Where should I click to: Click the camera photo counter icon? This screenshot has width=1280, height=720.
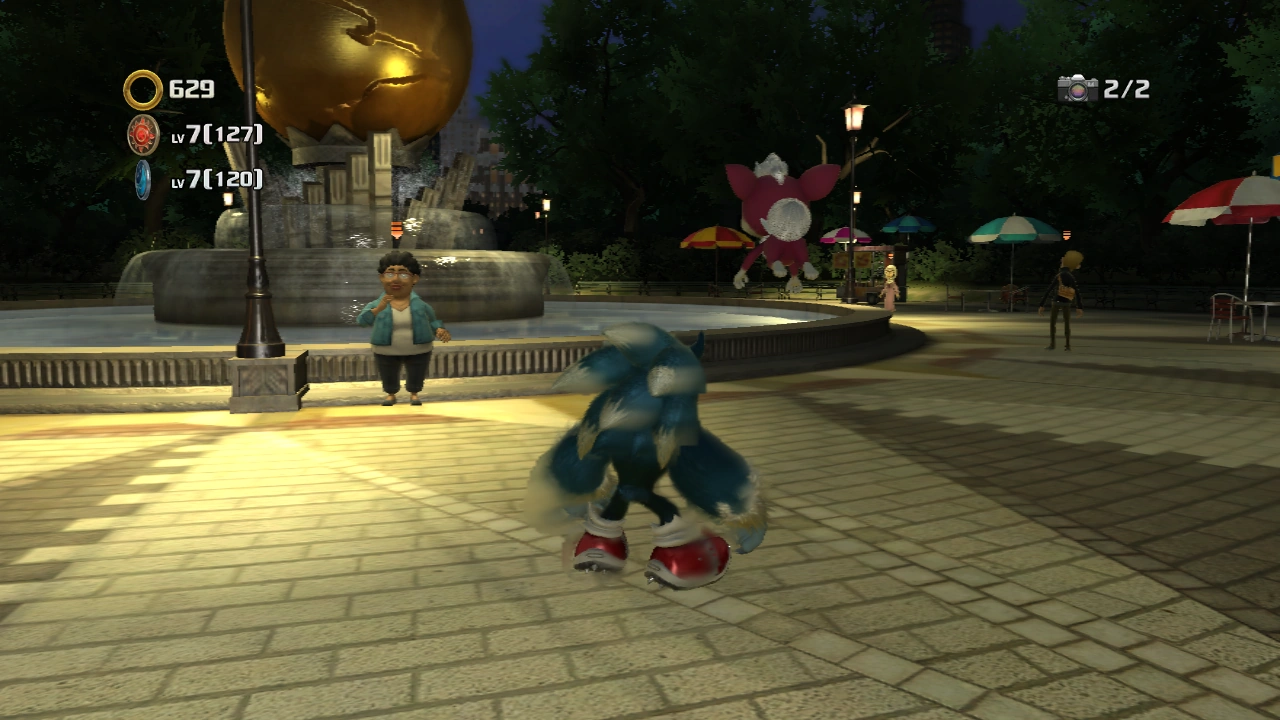(1077, 89)
